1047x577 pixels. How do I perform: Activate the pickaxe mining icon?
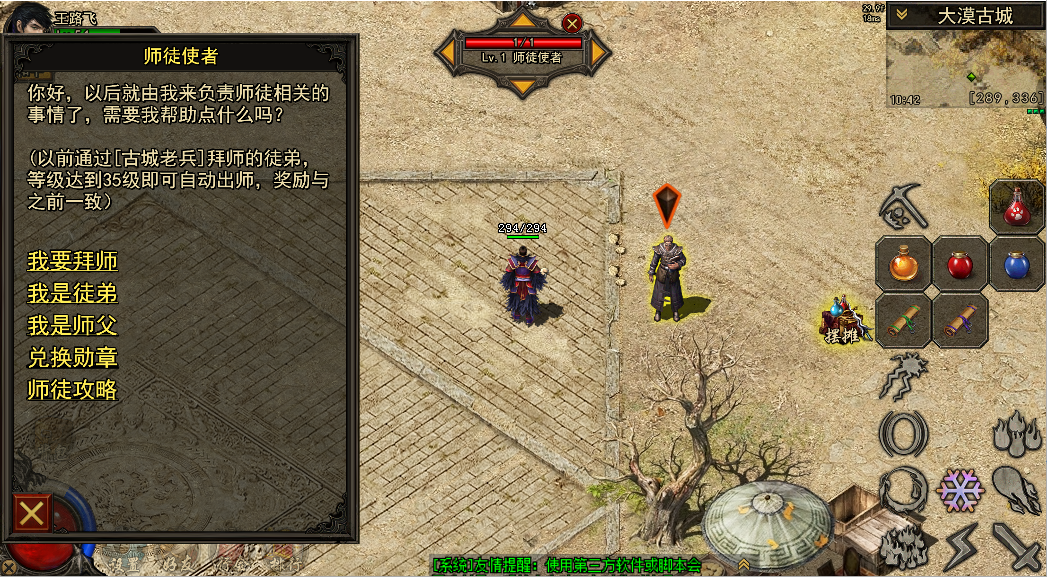click(904, 206)
